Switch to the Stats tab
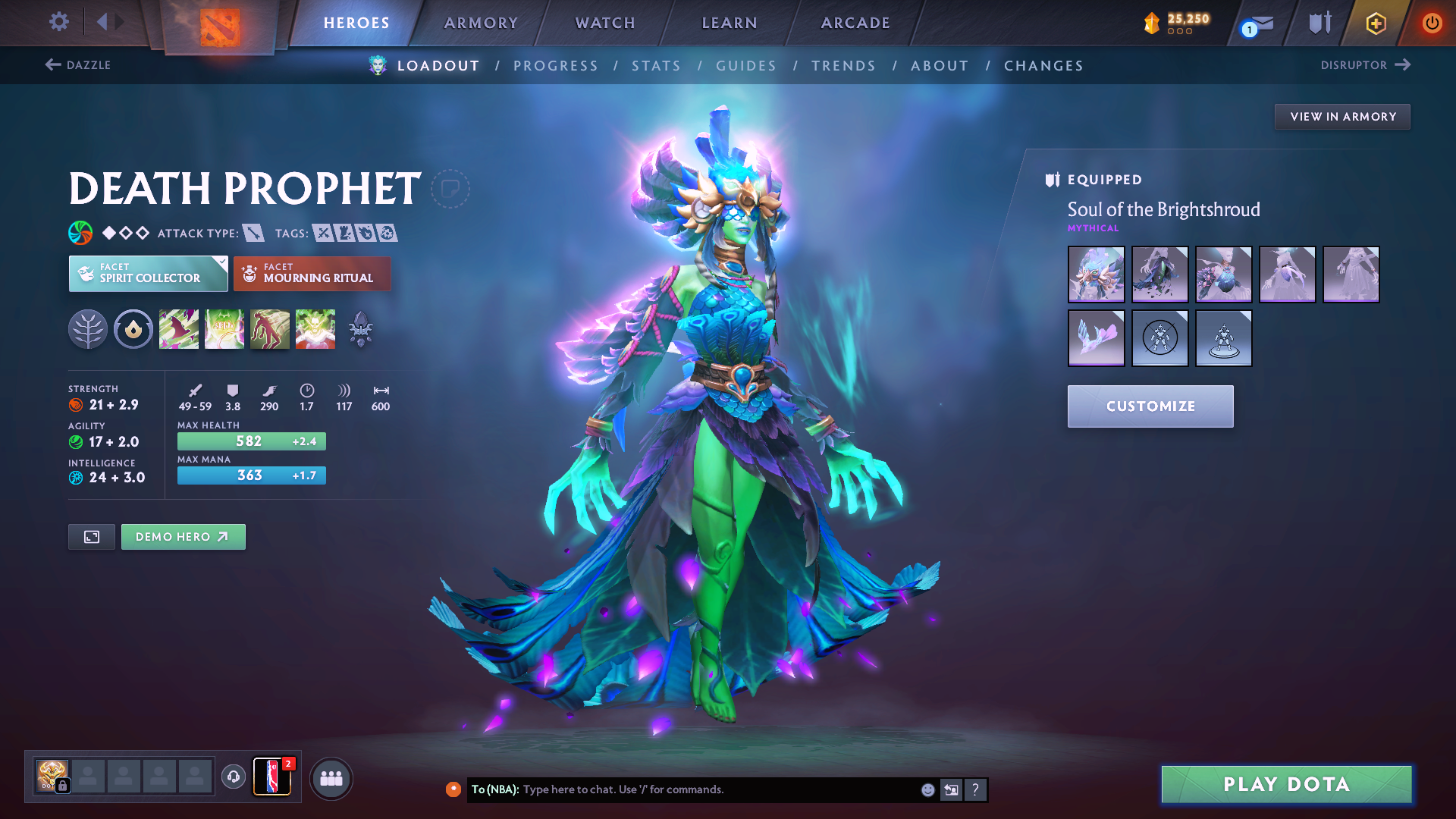This screenshot has height=819, width=1456. [657, 65]
